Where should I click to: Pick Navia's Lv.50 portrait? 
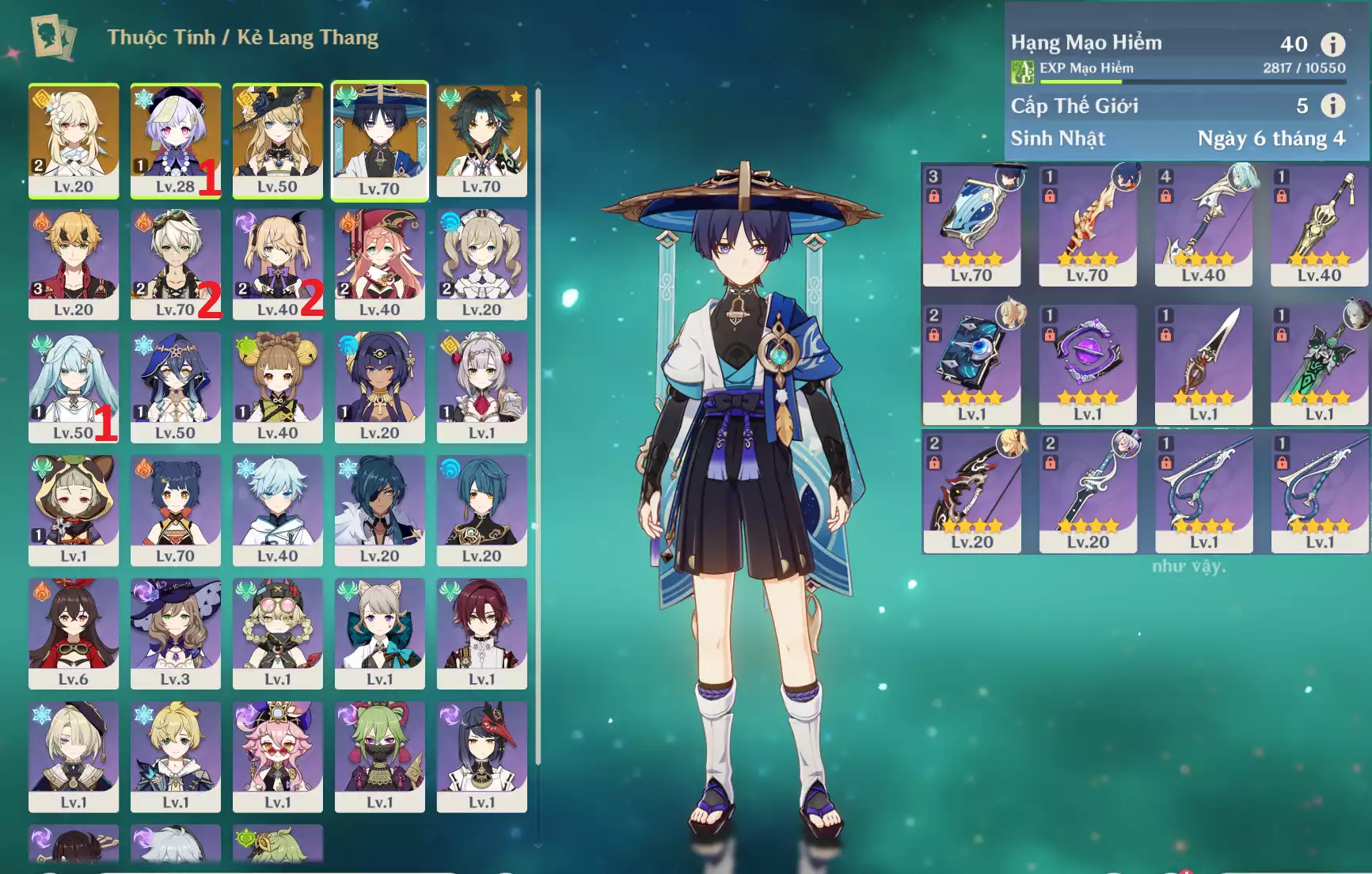(x=277, y=140)
